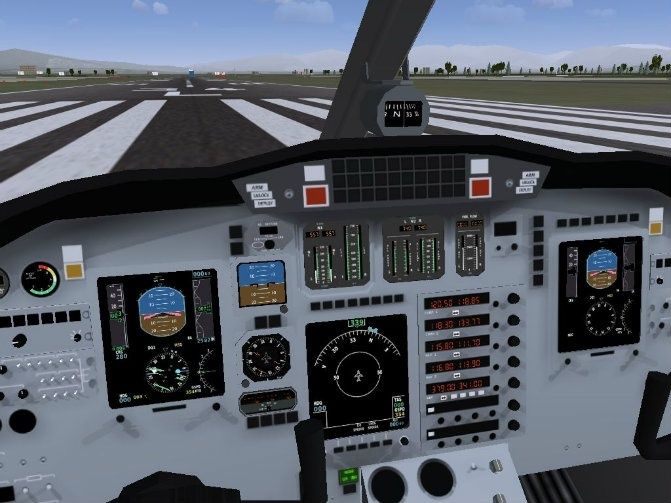Click the round standby gauge below the attitude indicator
The width and height of the screenshot is (671, 503).
(x=266, y=356)
